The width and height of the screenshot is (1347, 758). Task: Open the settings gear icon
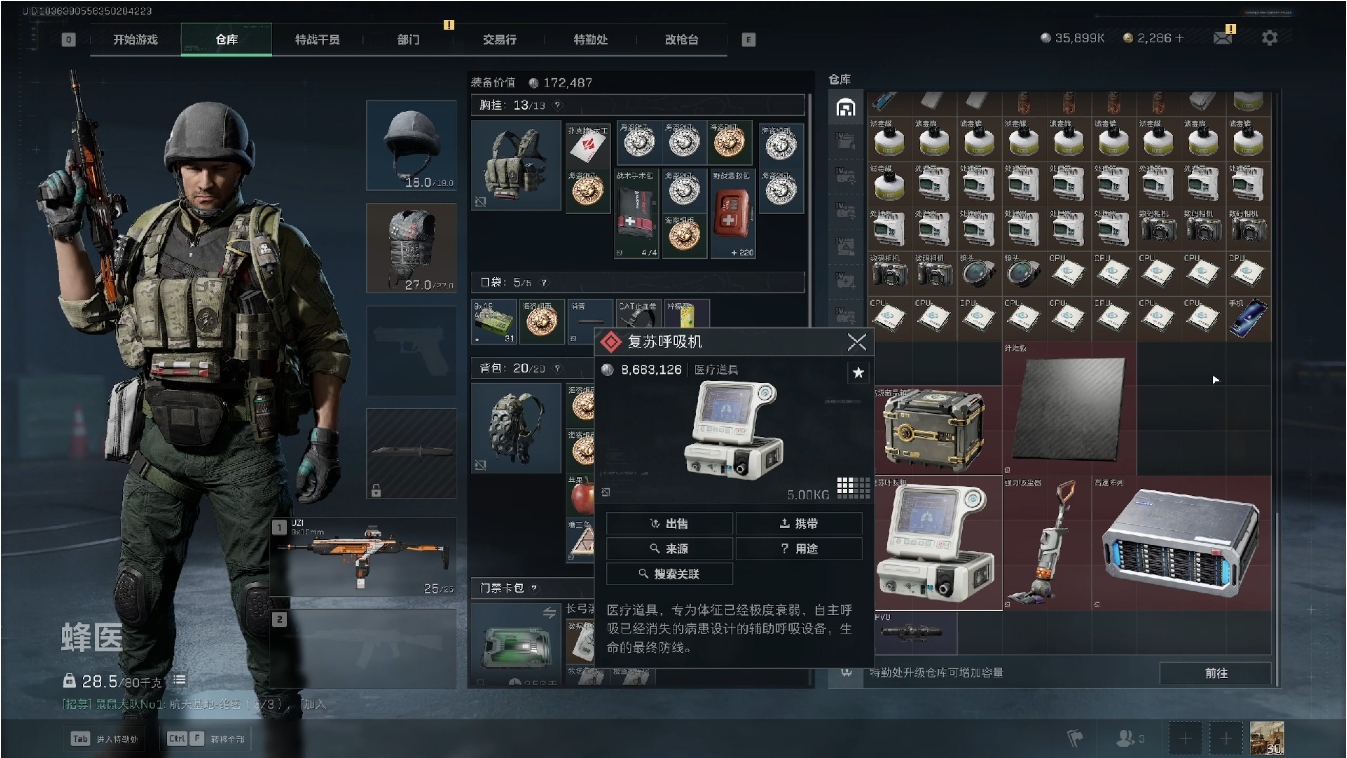point(1269,38)
